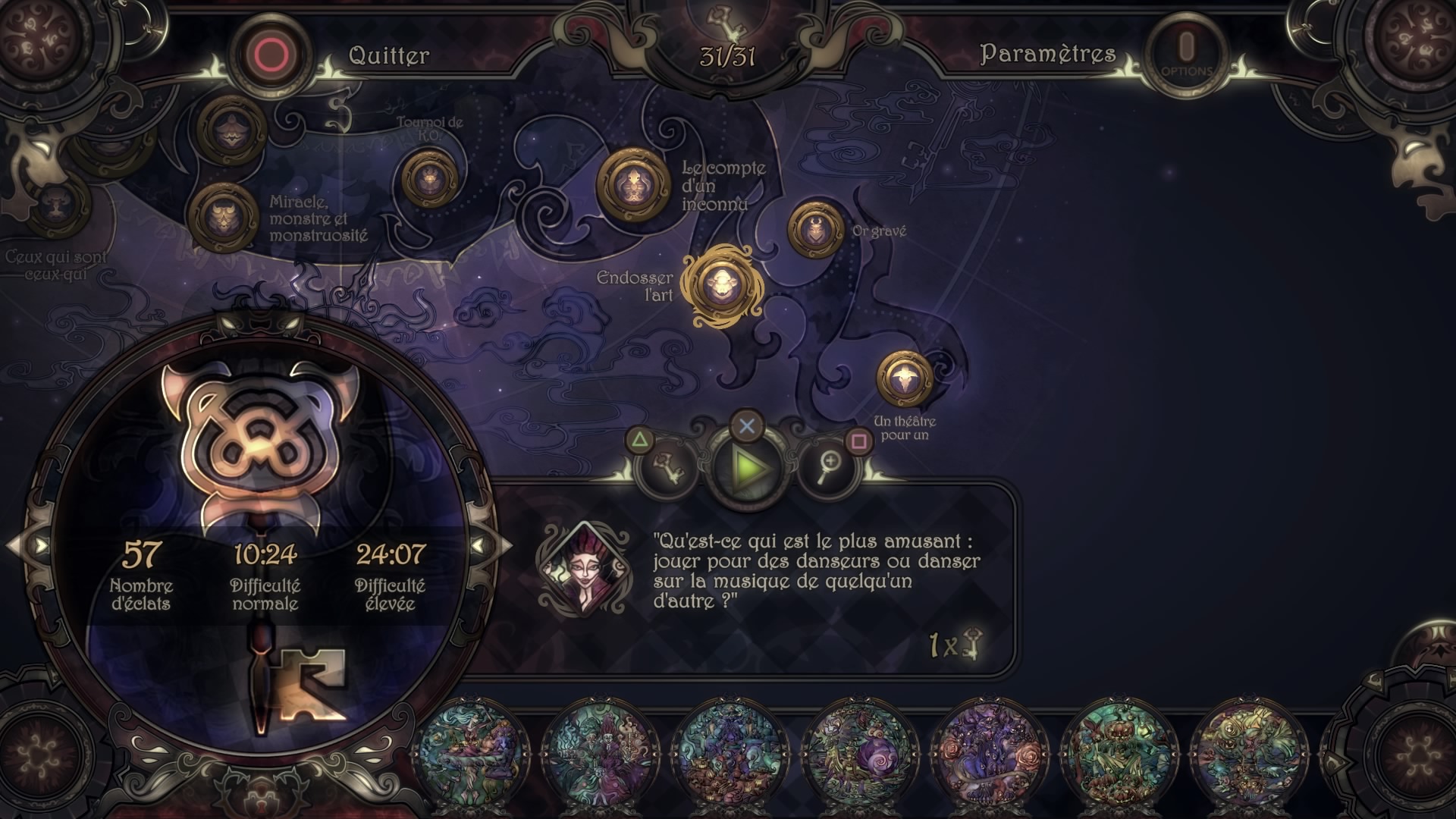Open the stained-glass world with pumpkins
The height and width of the screenshot is (819, 1456).
[x=1118, y=752]
